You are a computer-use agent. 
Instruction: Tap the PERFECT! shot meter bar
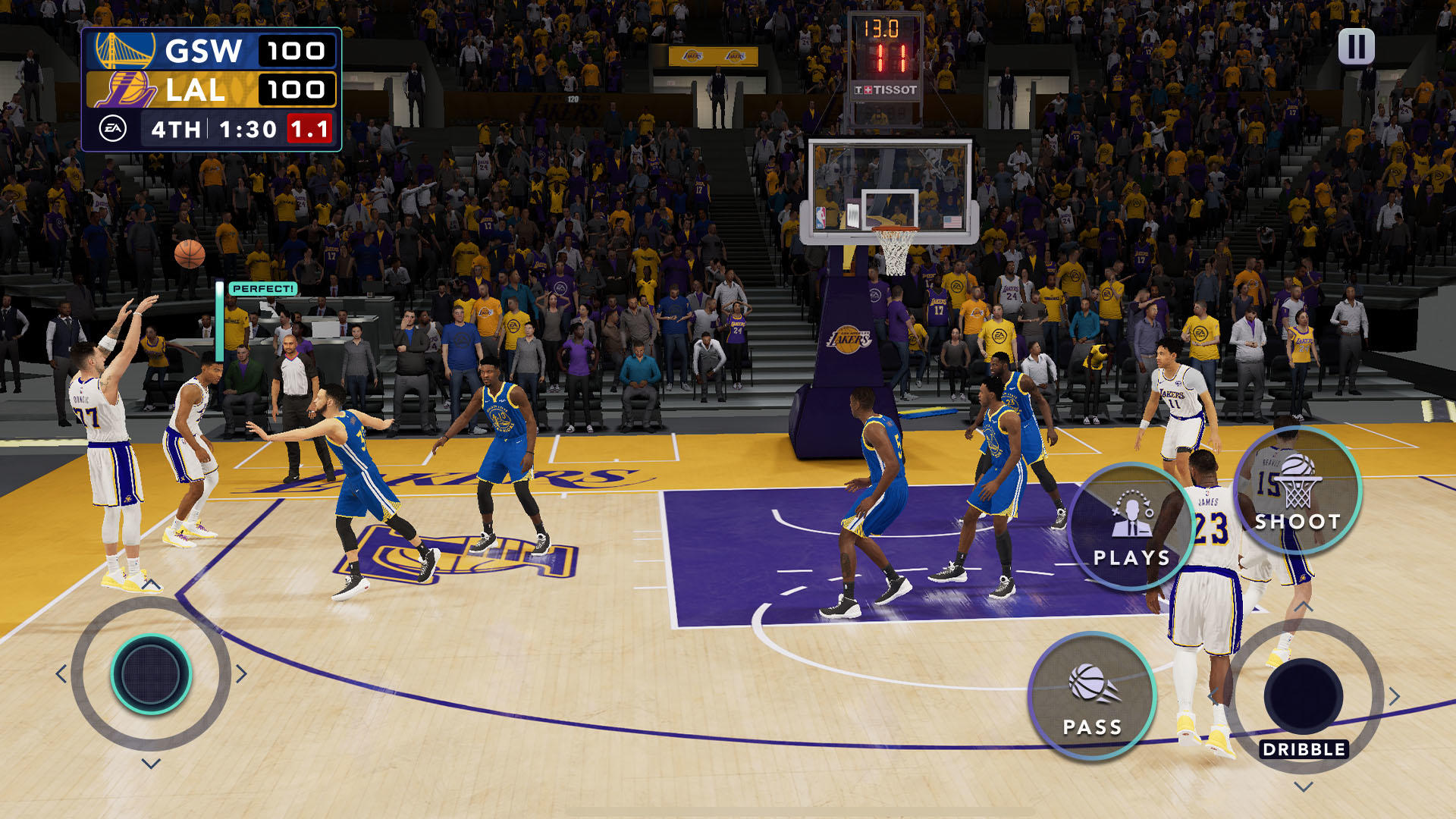coord(262,289)
